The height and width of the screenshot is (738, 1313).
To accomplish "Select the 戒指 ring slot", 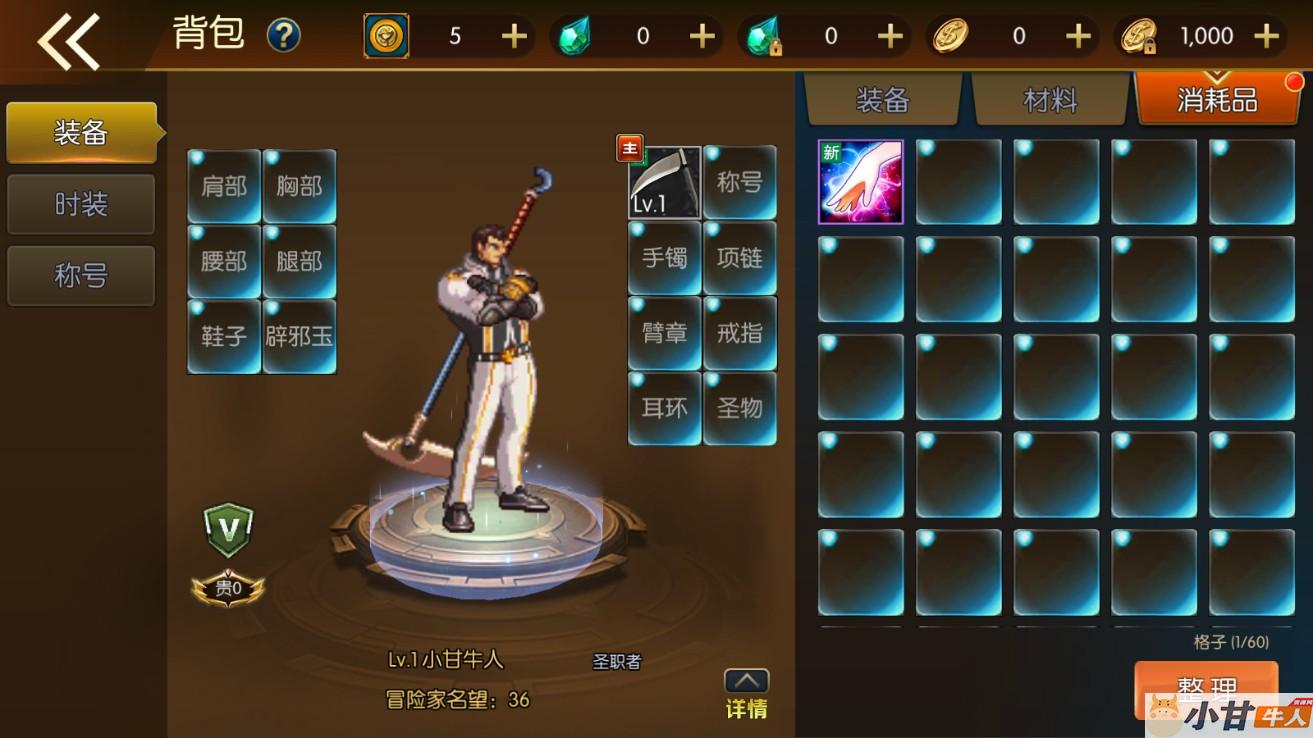I will 740,333.
